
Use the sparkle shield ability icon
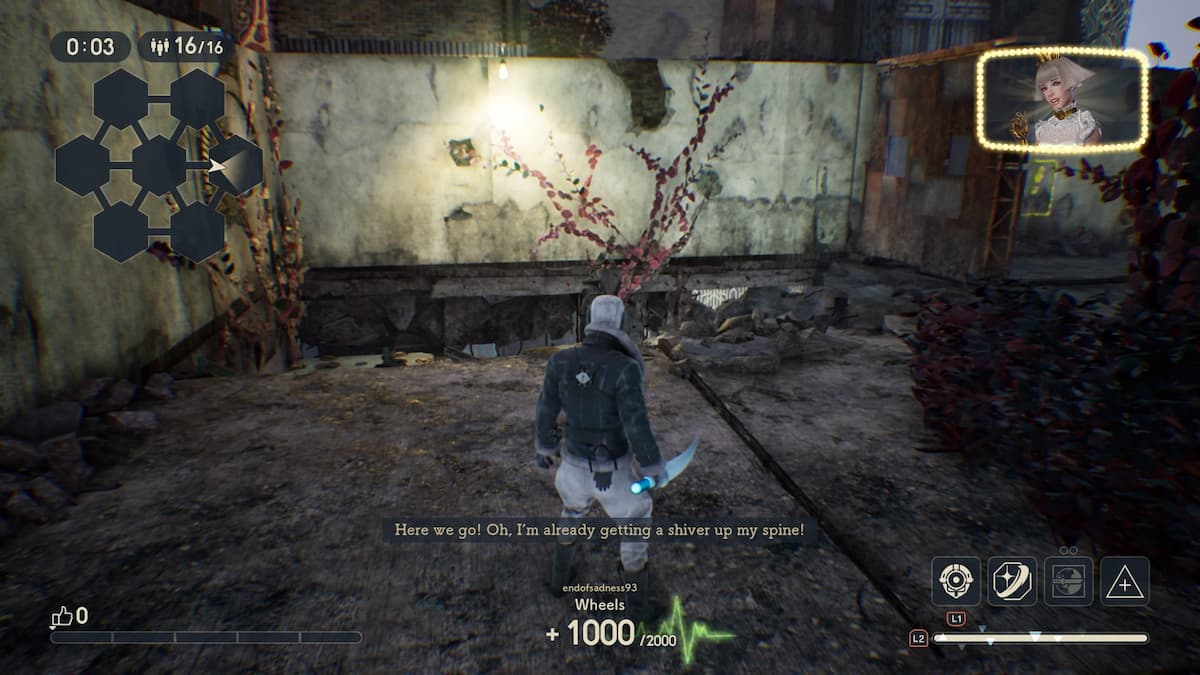coord(1012,581)
